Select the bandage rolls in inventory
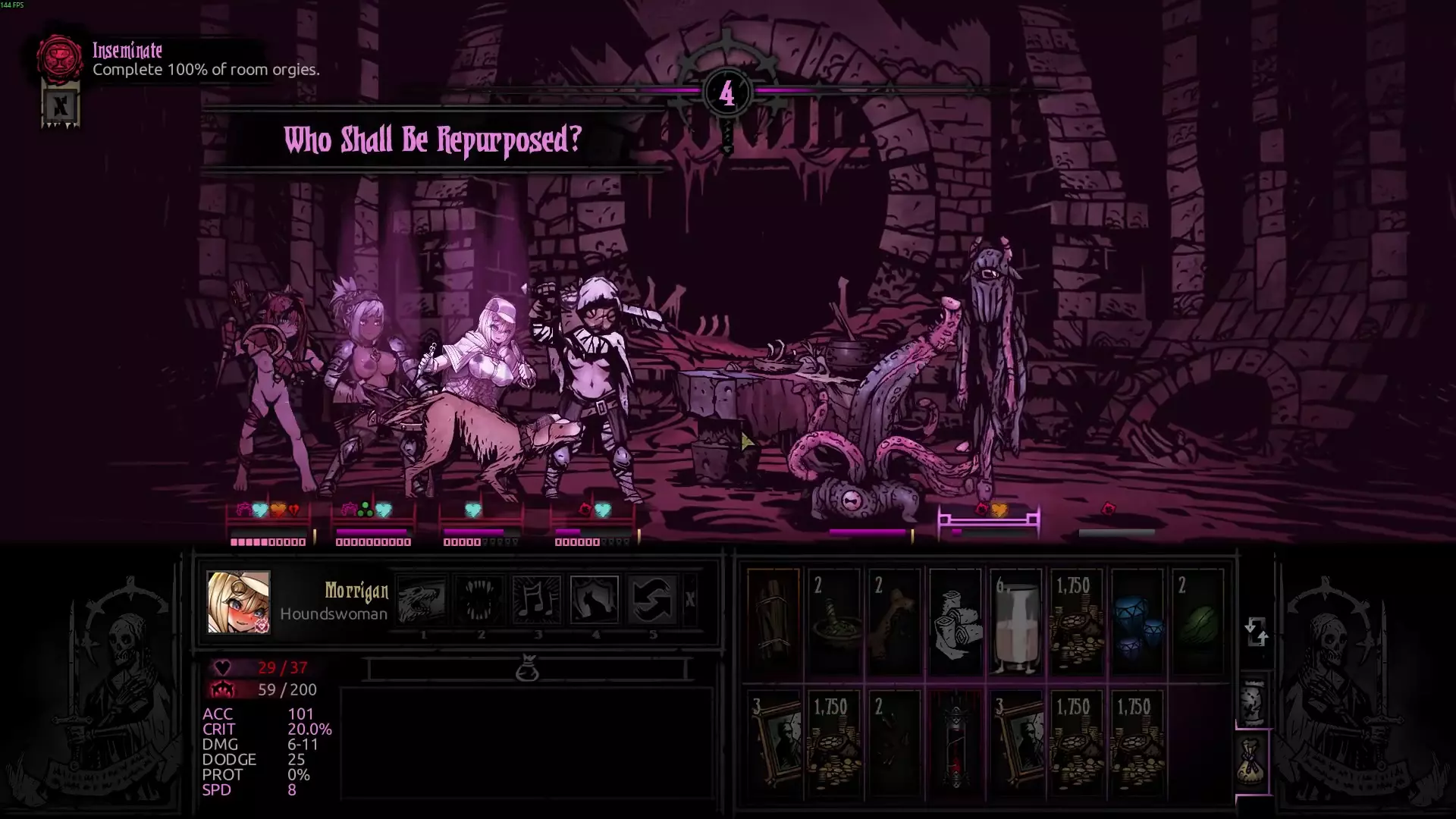 point(955,623)
